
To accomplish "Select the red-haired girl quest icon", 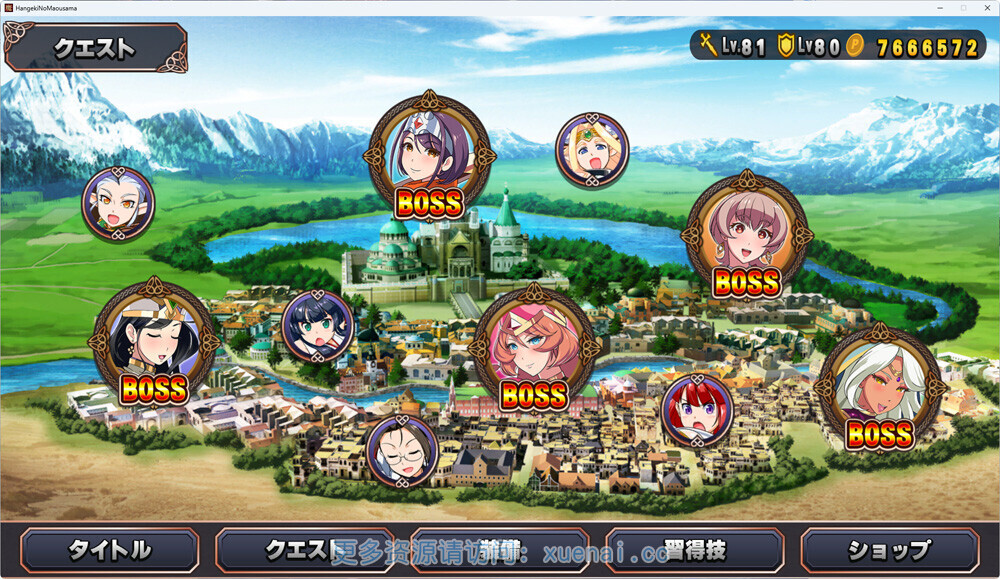I will [x=697, y=409].
